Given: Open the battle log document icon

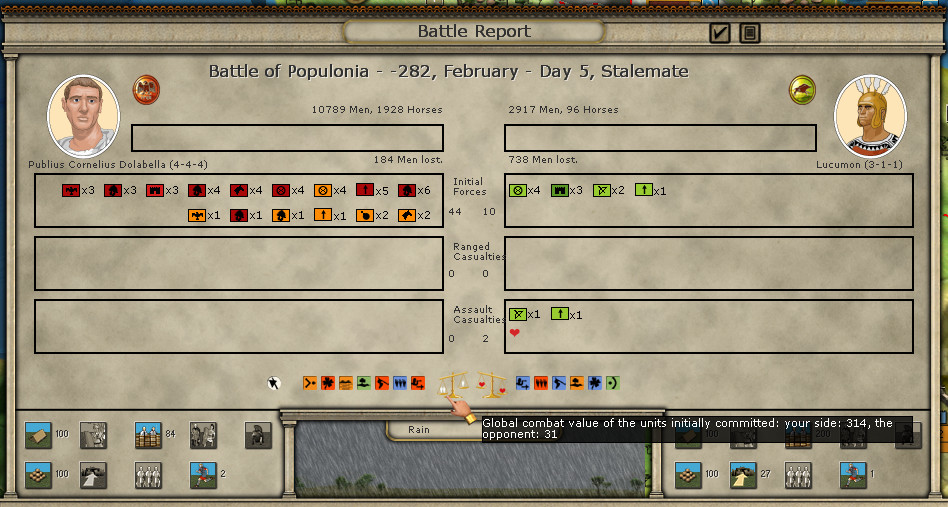Looking at the screenshot, I should tap(749, 33).
